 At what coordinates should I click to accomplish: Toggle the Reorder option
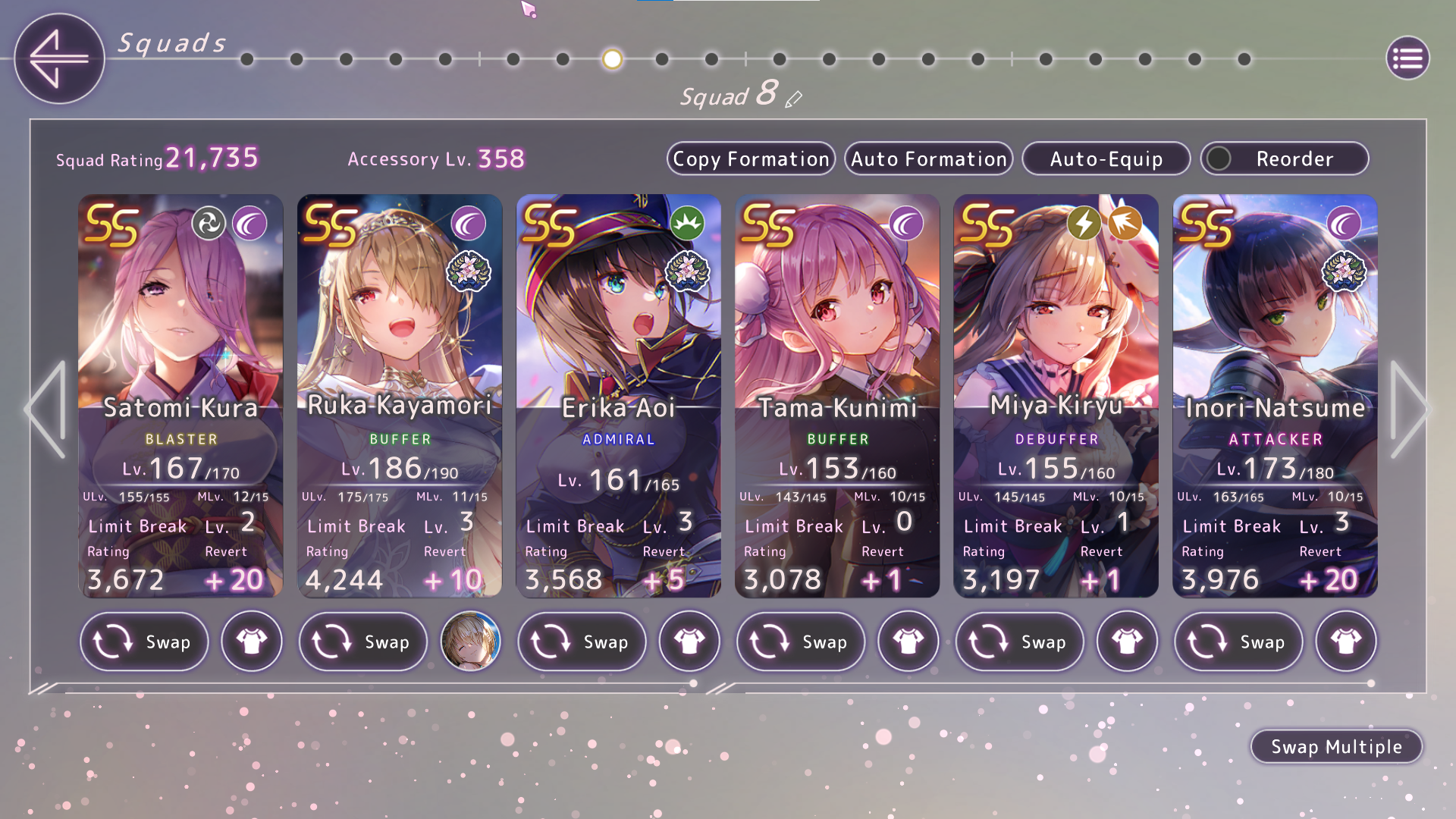pyautogui.click(x=1285, y=159)
